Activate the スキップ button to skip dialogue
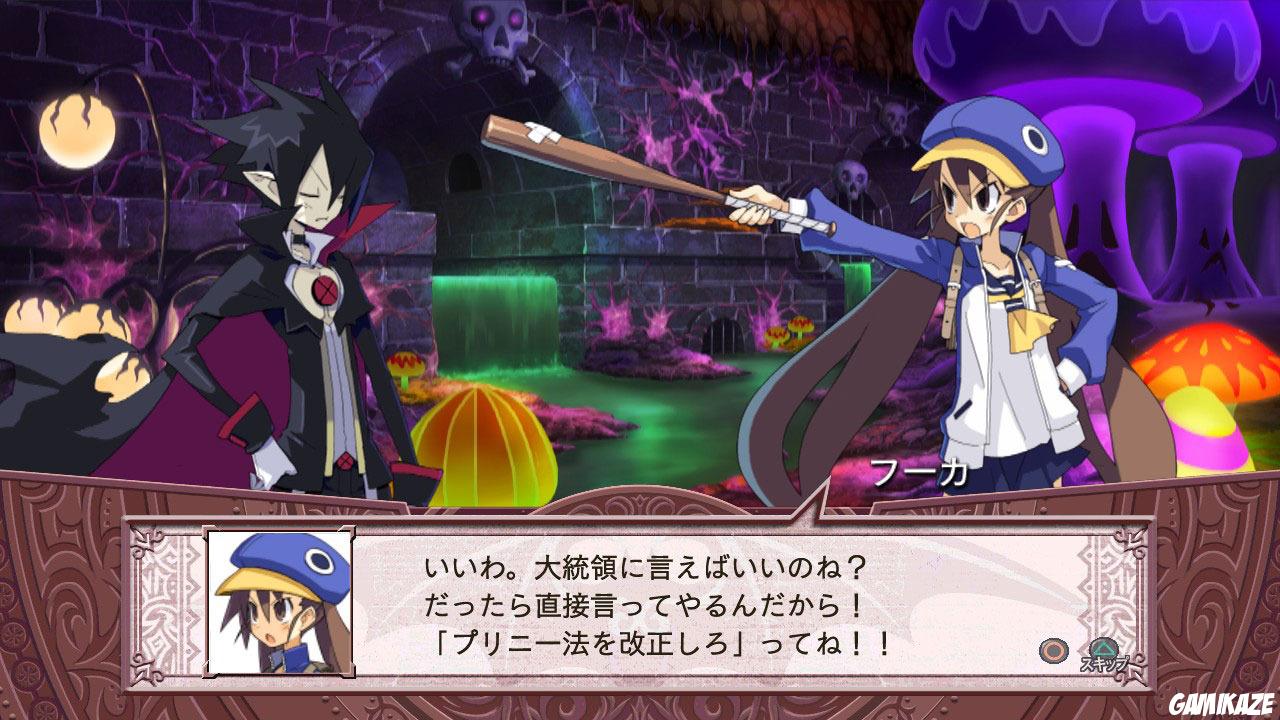 [x=1103, y=662]
